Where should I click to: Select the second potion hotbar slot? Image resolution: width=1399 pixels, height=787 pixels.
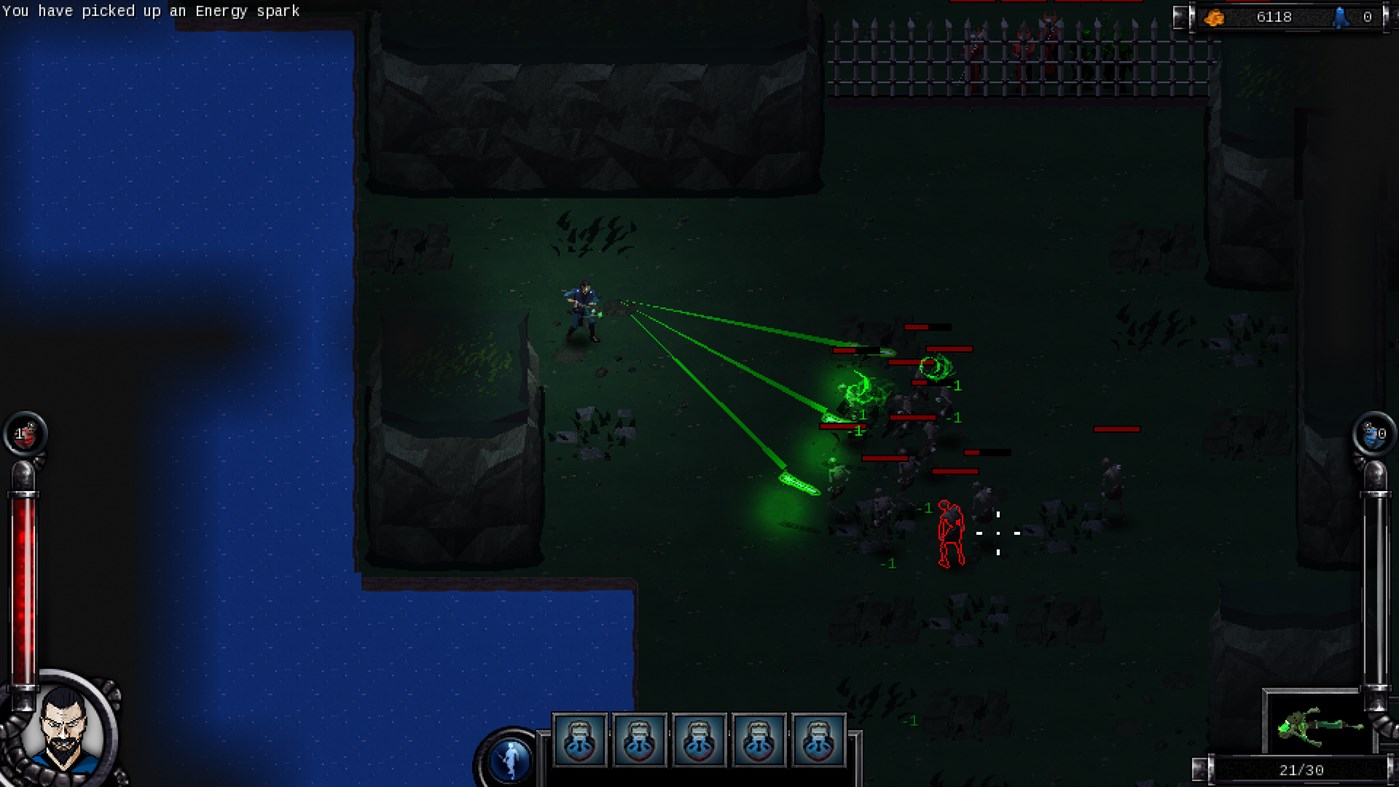(x=639, y=739)
